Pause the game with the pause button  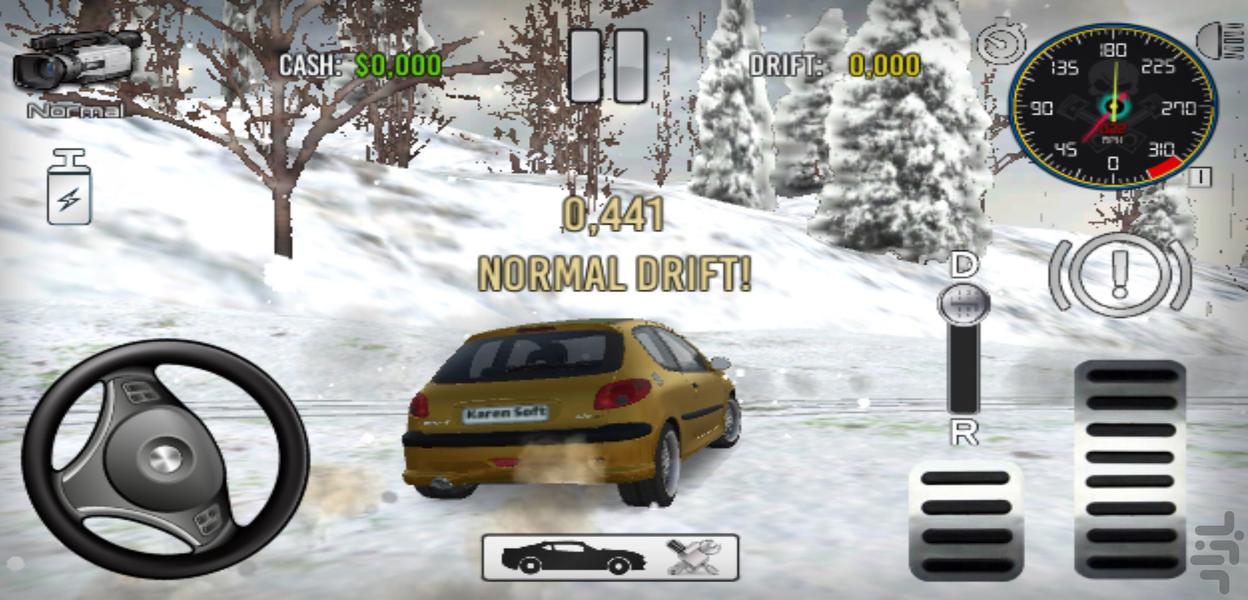pos(608,66)
